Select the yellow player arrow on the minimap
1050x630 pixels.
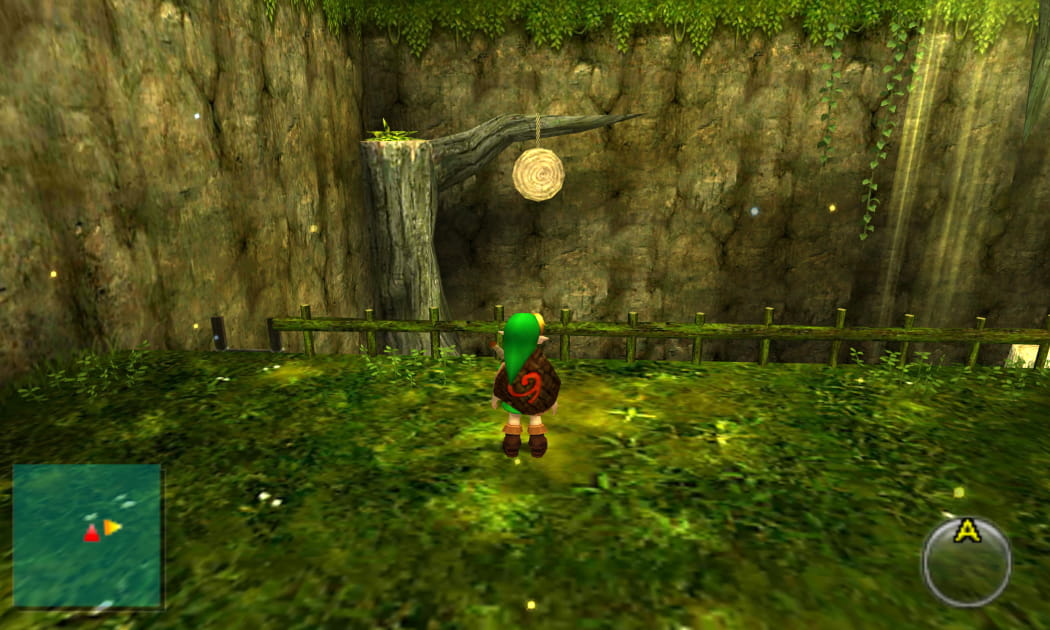point(112,527)
